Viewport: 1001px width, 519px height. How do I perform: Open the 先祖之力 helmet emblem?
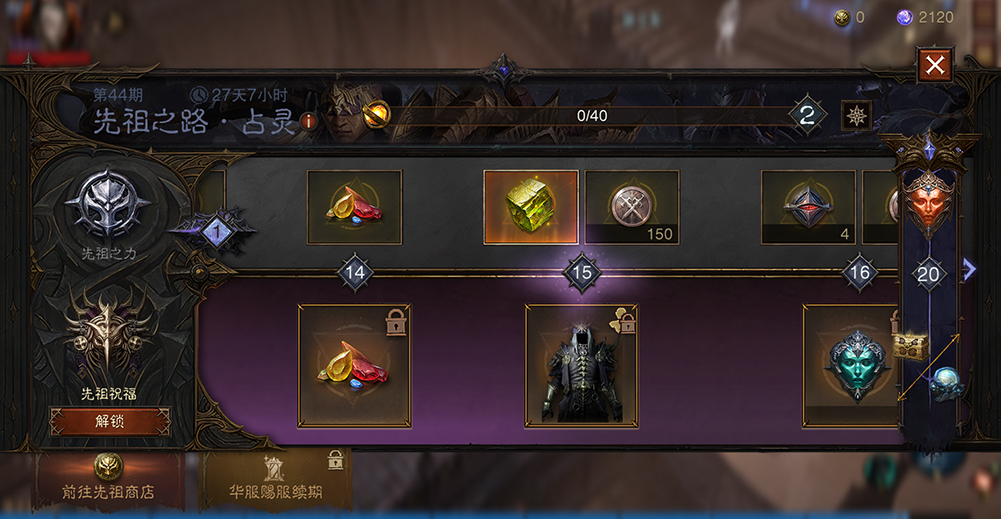point(108,207)
